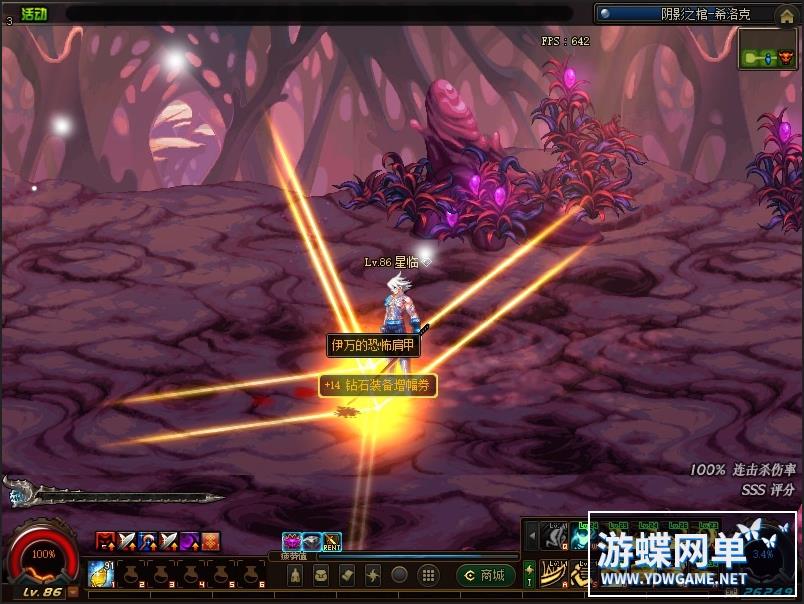Open the quest scroll menu icon

click(x=346, y=575)
